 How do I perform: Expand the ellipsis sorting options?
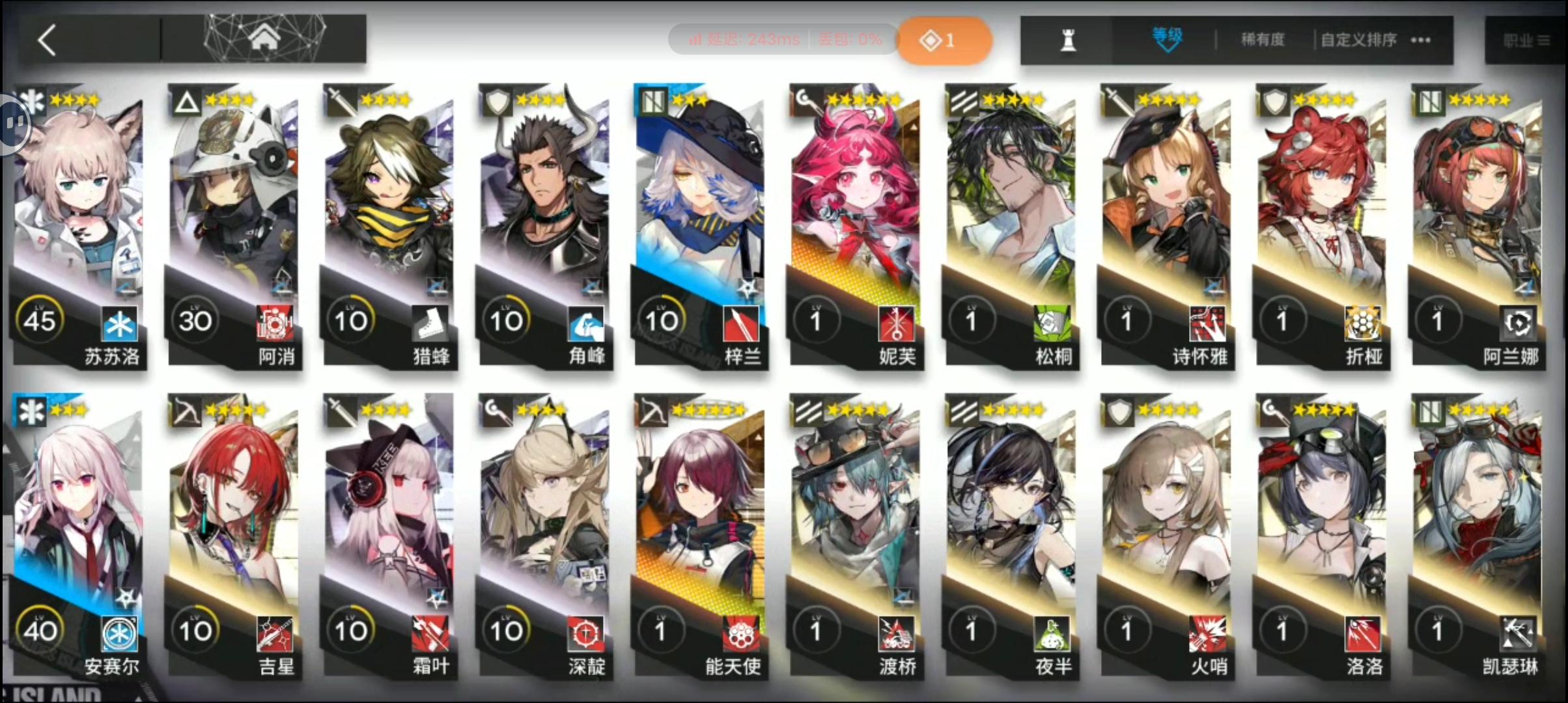pos(1420,40)
